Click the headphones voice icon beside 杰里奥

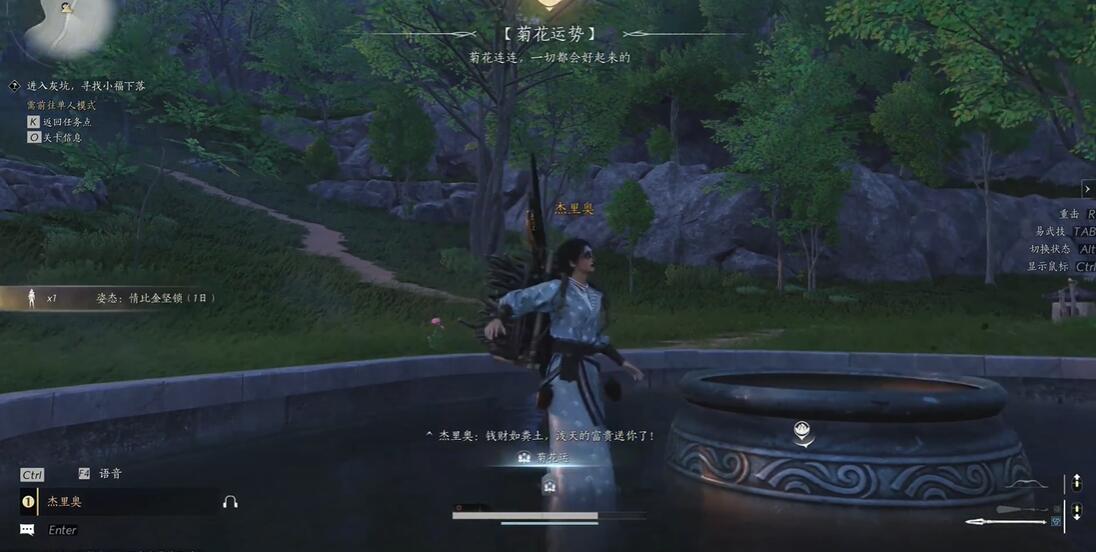click(x=230, y=502)
